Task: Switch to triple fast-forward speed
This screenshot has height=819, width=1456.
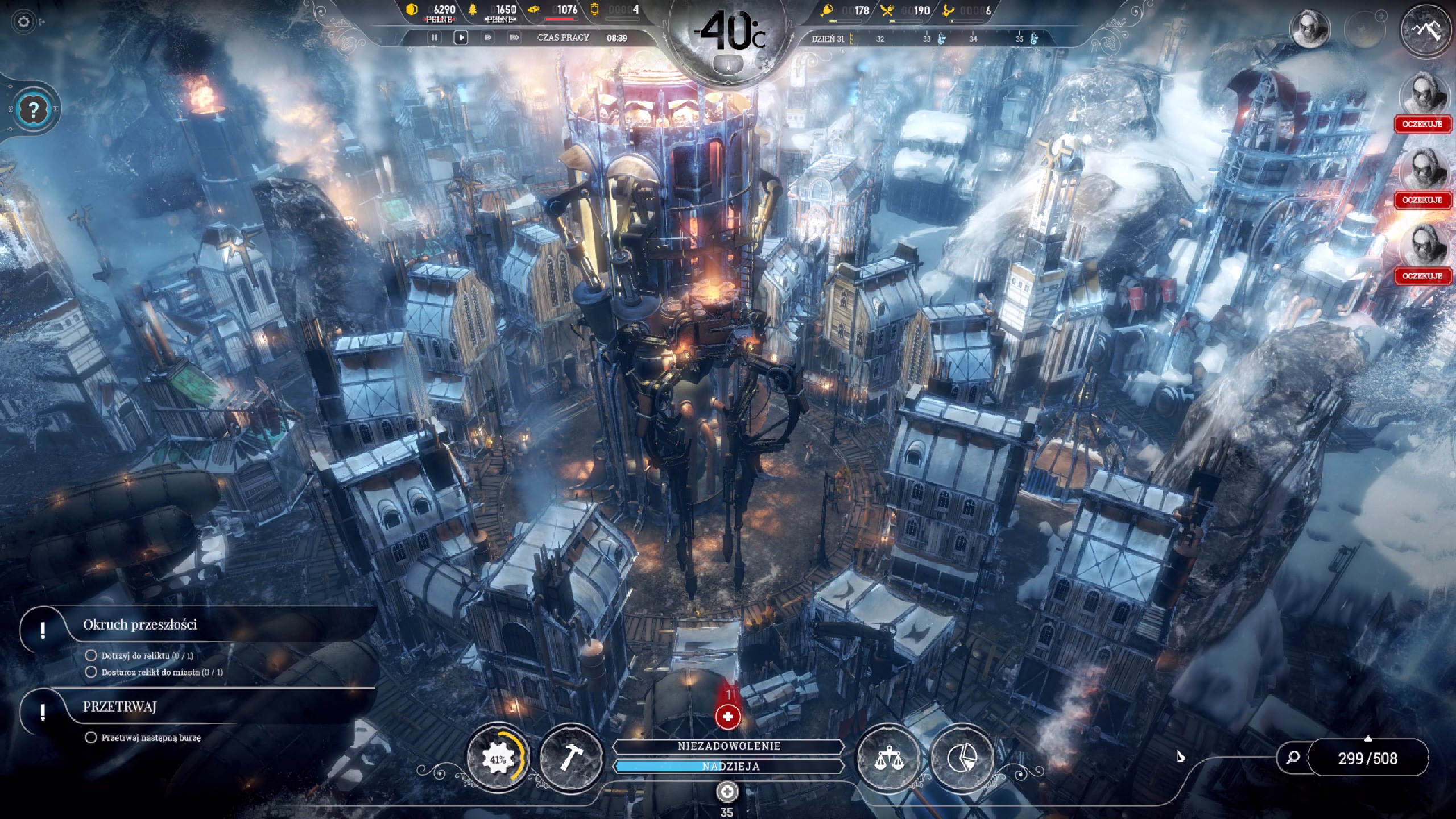Action: [514, 38]
